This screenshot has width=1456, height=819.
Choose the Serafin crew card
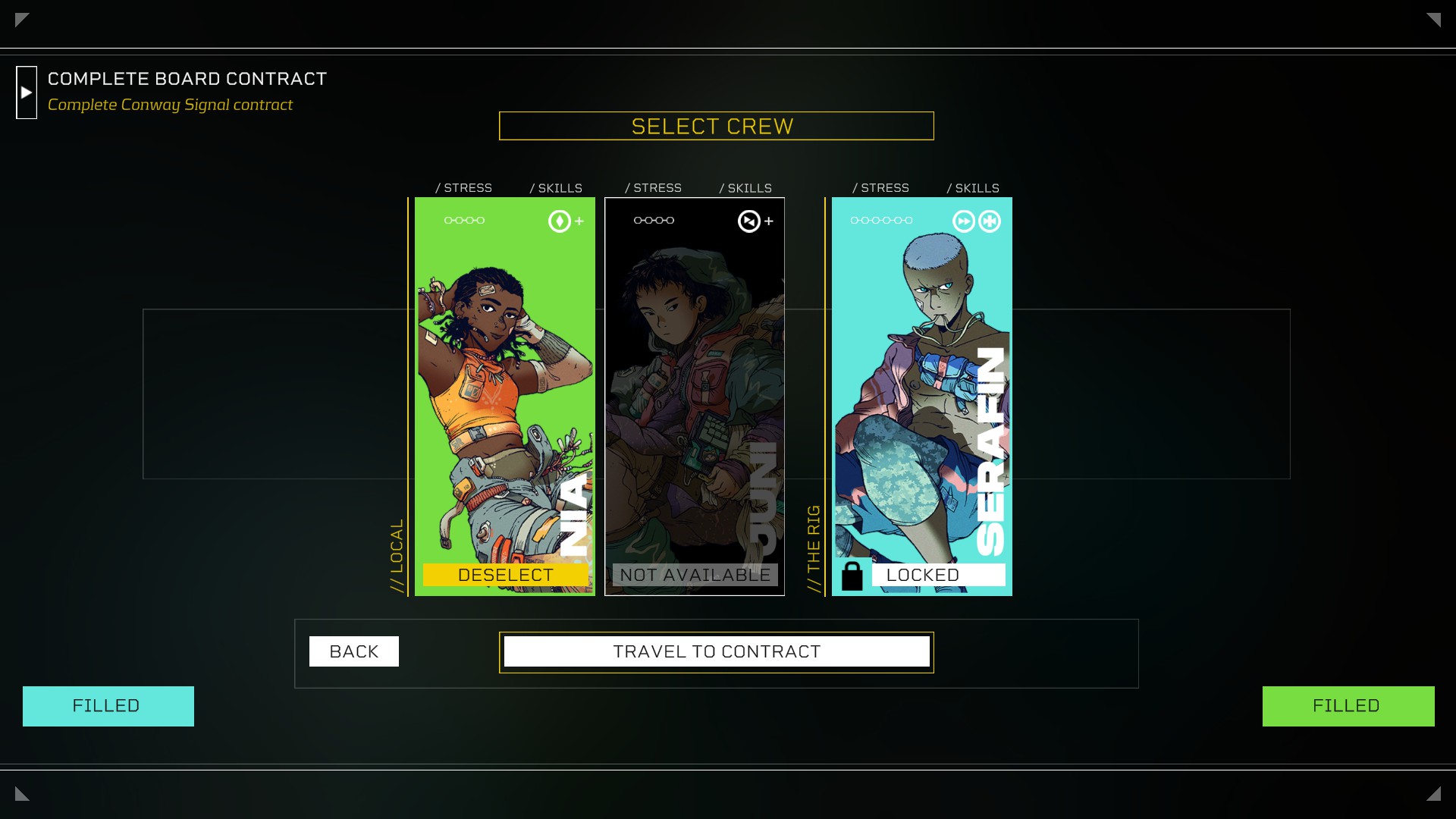click(921, 379)
